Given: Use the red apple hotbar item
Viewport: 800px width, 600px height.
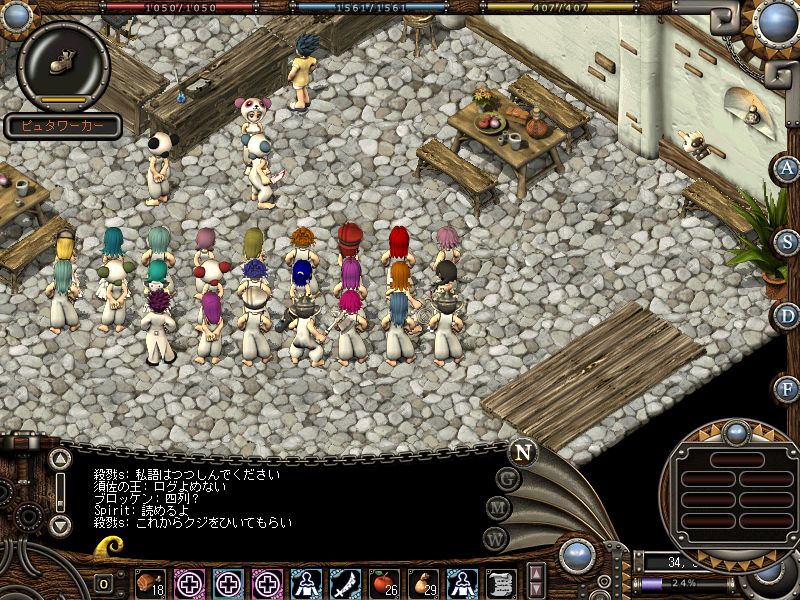Looking at the screenshot, I should point(384,582).
